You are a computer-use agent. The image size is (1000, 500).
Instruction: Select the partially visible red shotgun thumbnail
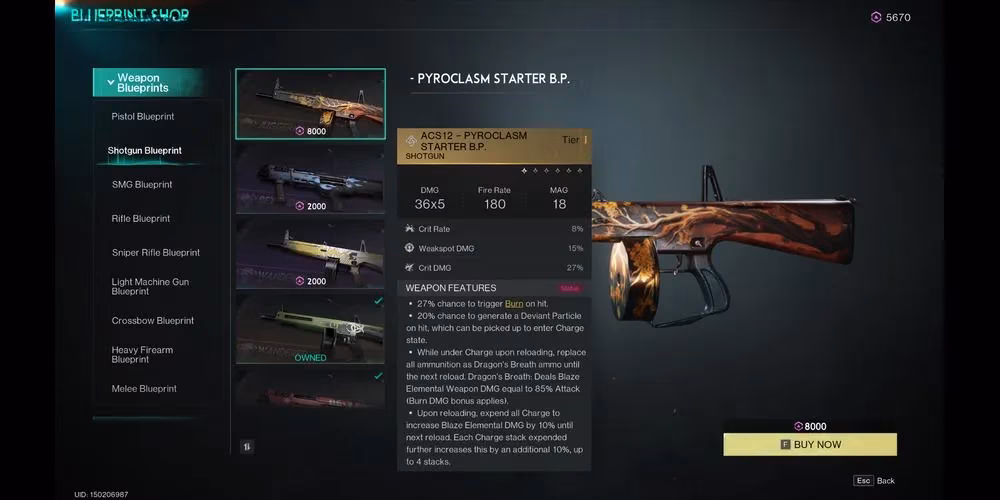pos(310,390)
